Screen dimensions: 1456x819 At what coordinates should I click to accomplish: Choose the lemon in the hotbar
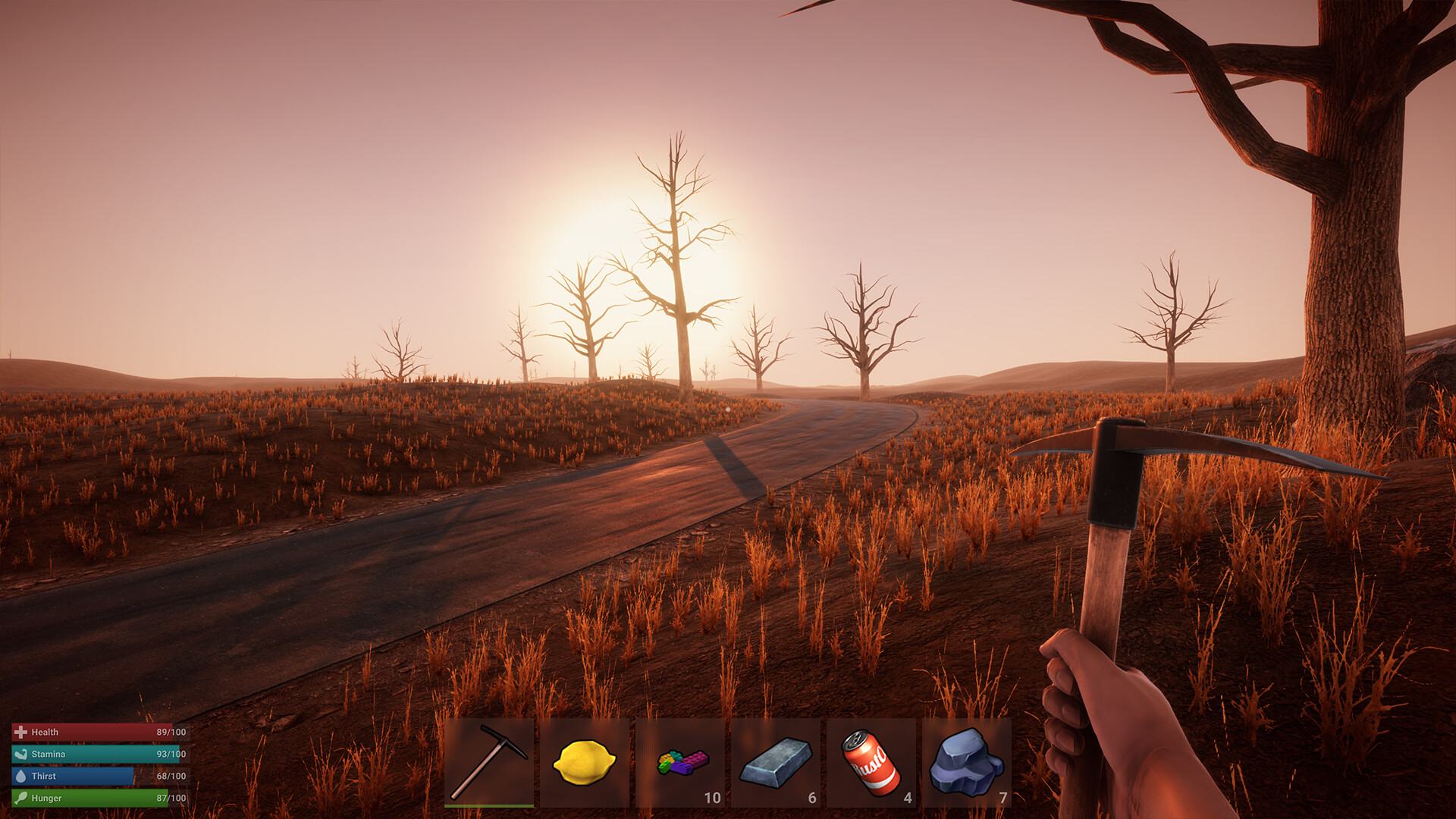[x=585, y=762]
